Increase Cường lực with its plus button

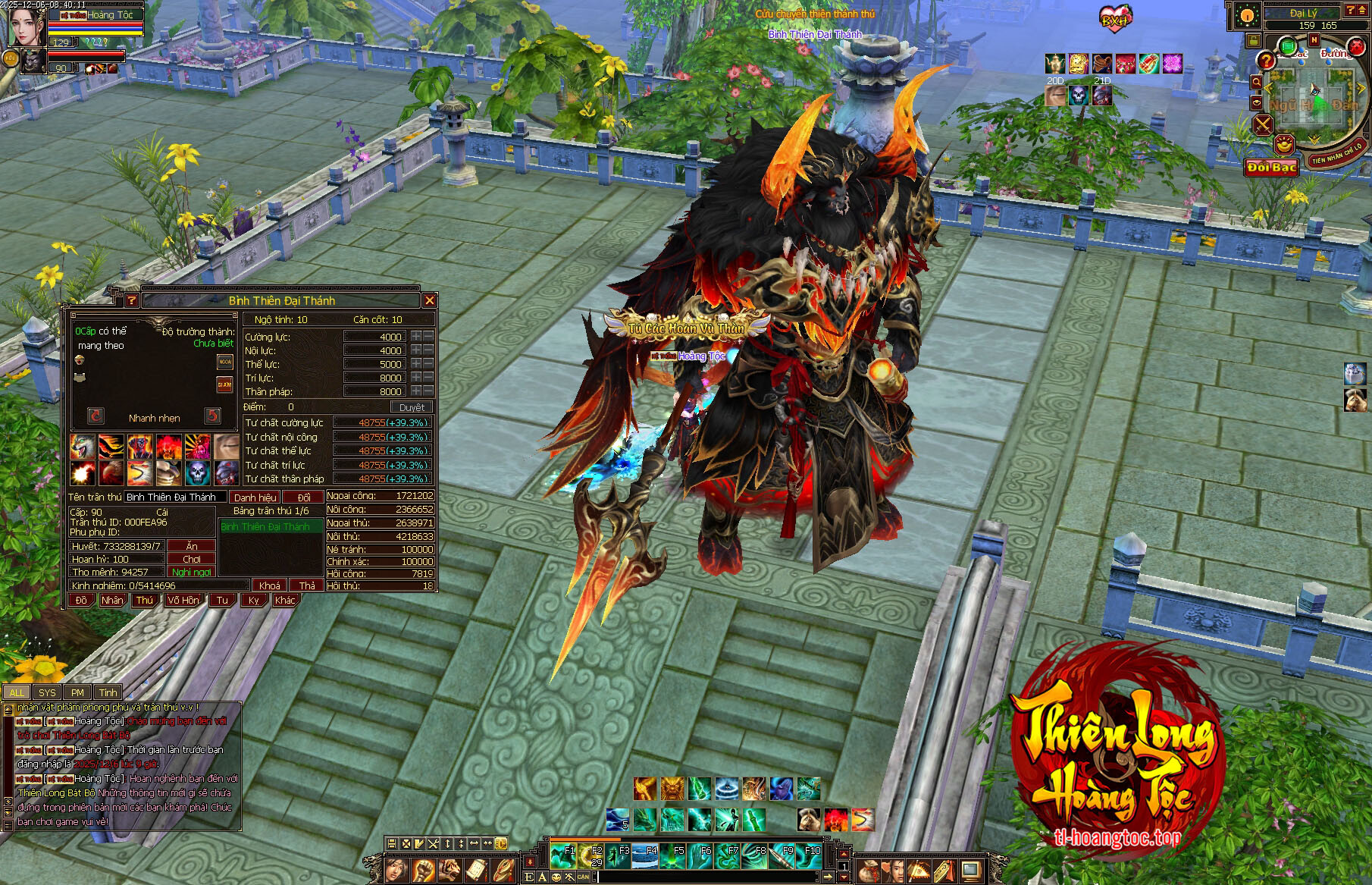[x=416, y=337]
